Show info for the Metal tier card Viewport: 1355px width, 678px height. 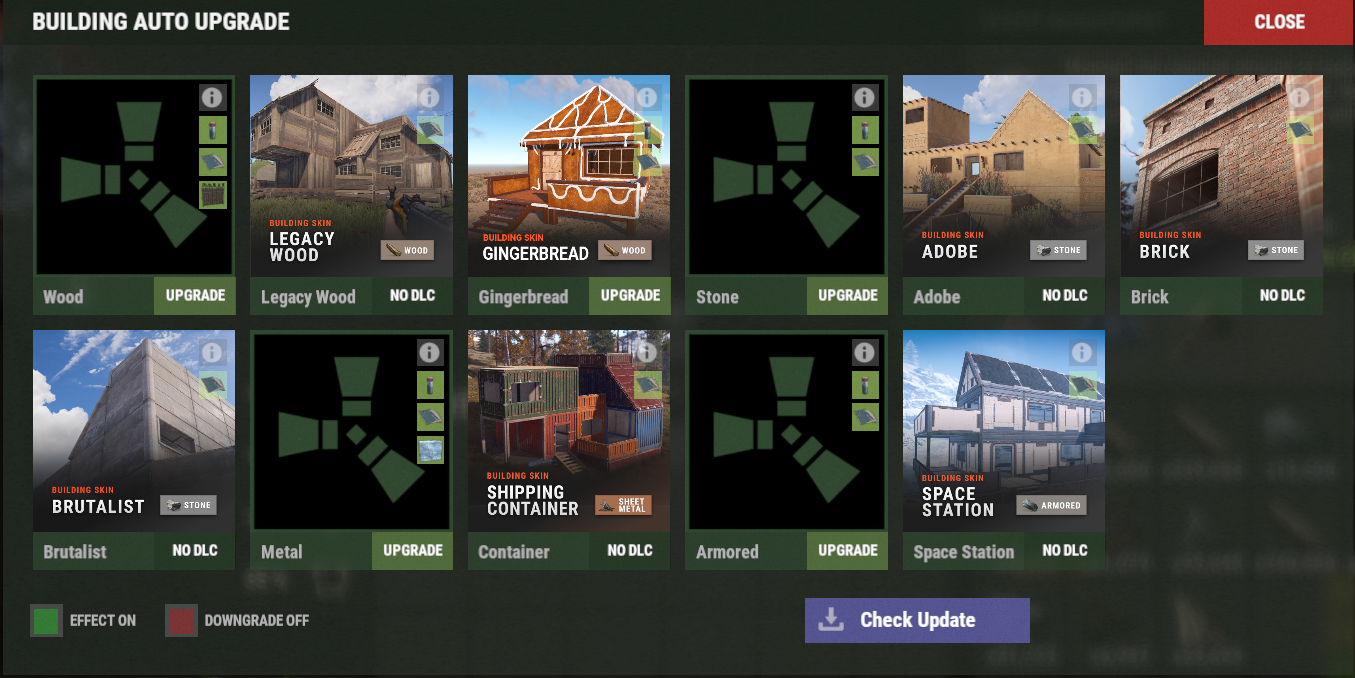point(430,353)
